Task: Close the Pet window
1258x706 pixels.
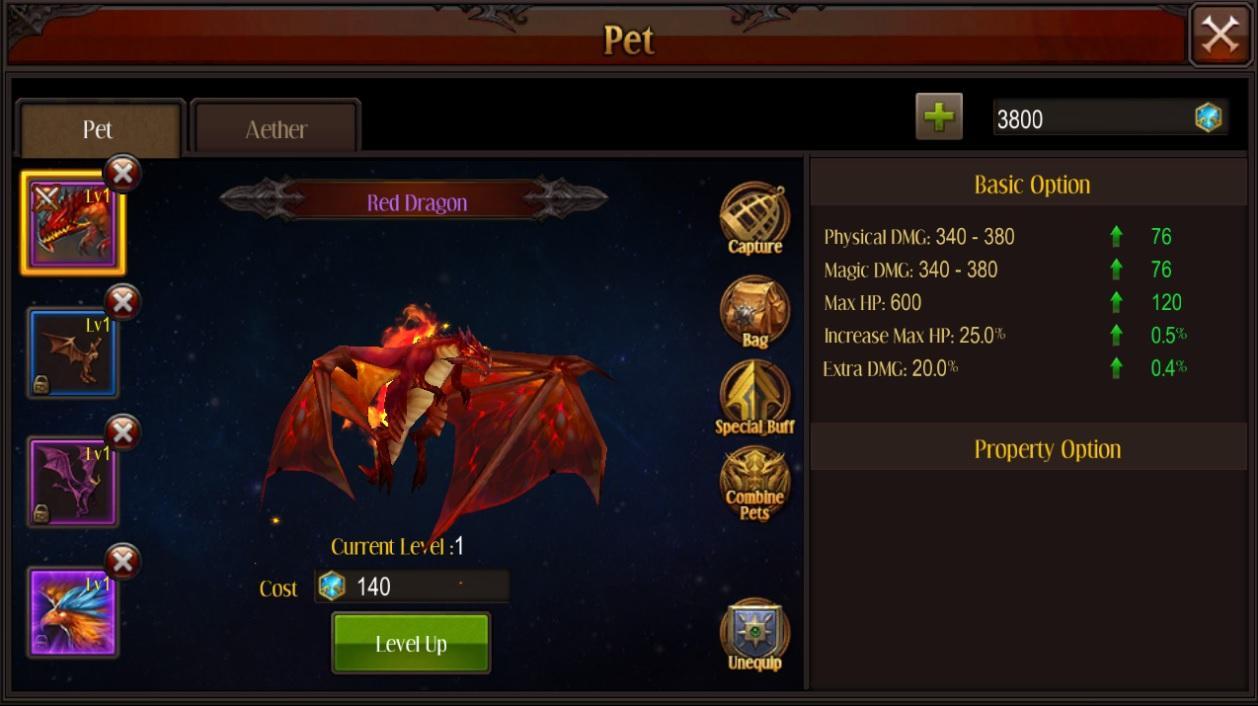Action: 1219,36
